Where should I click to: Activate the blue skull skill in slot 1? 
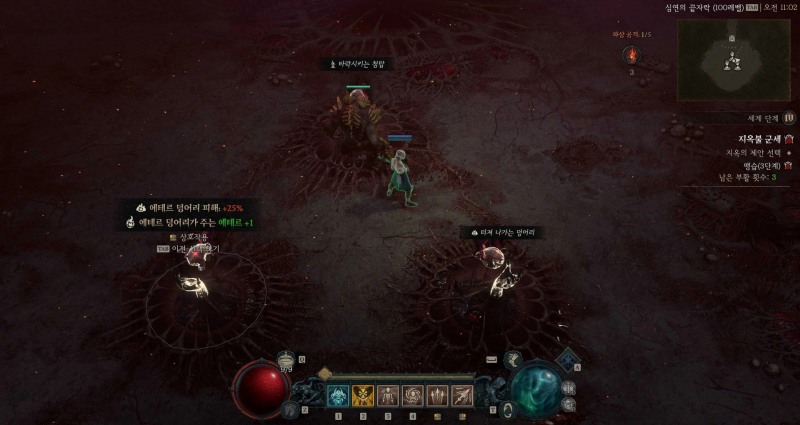pyautogui.click(x=338, y=396)
